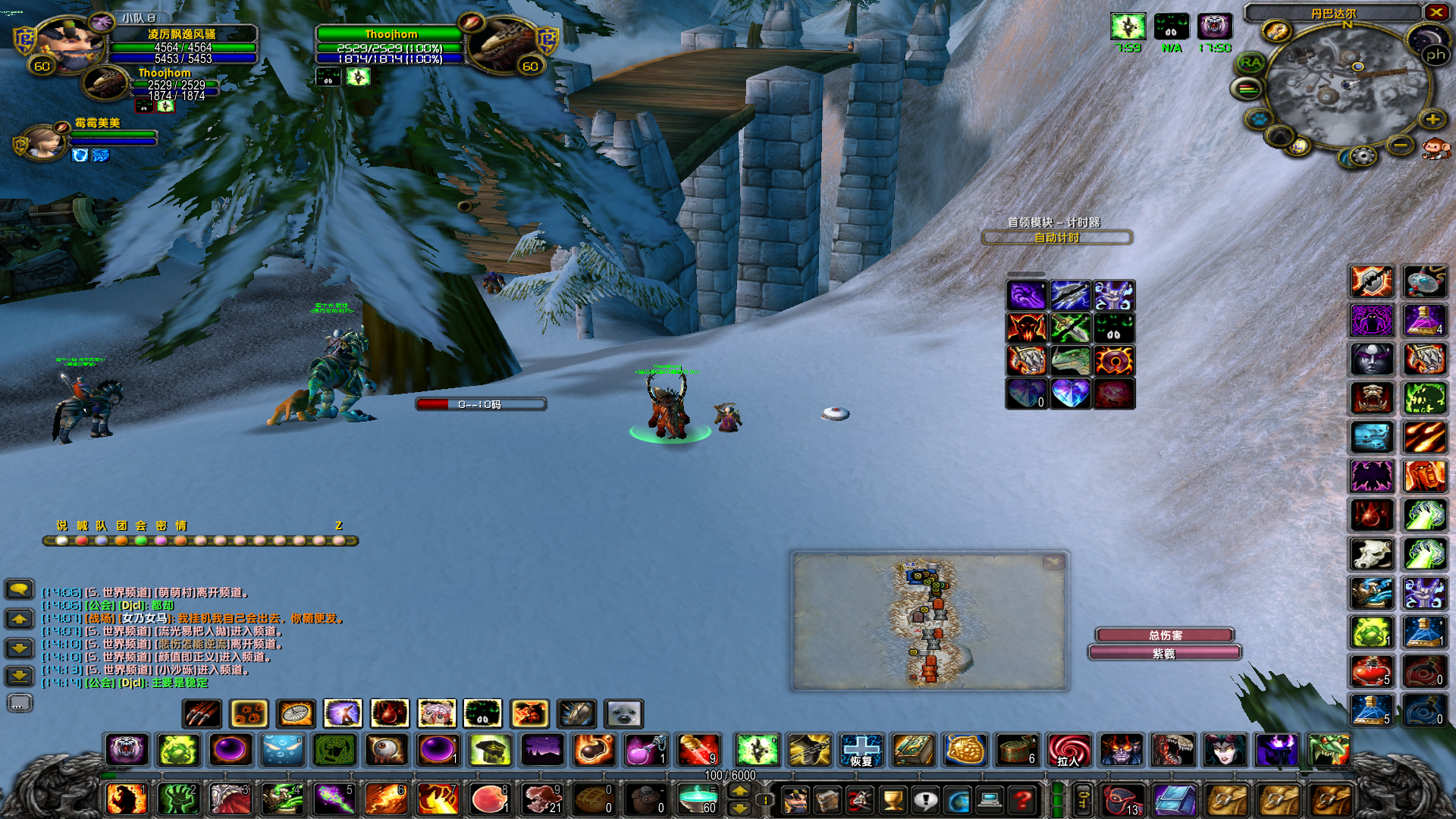Click the 自动计时 auto timer bar
Image resolution: width=1456 pixels, height=819 pixels.
[x=1057, y=238]
